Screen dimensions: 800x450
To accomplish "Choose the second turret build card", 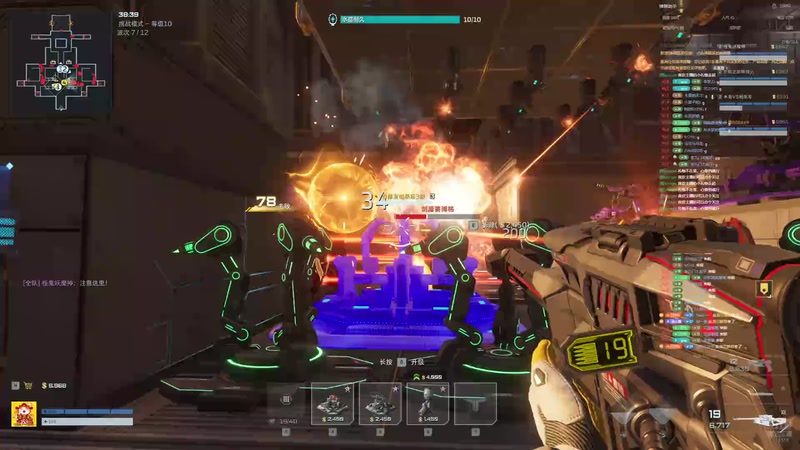I will point(380,402).
